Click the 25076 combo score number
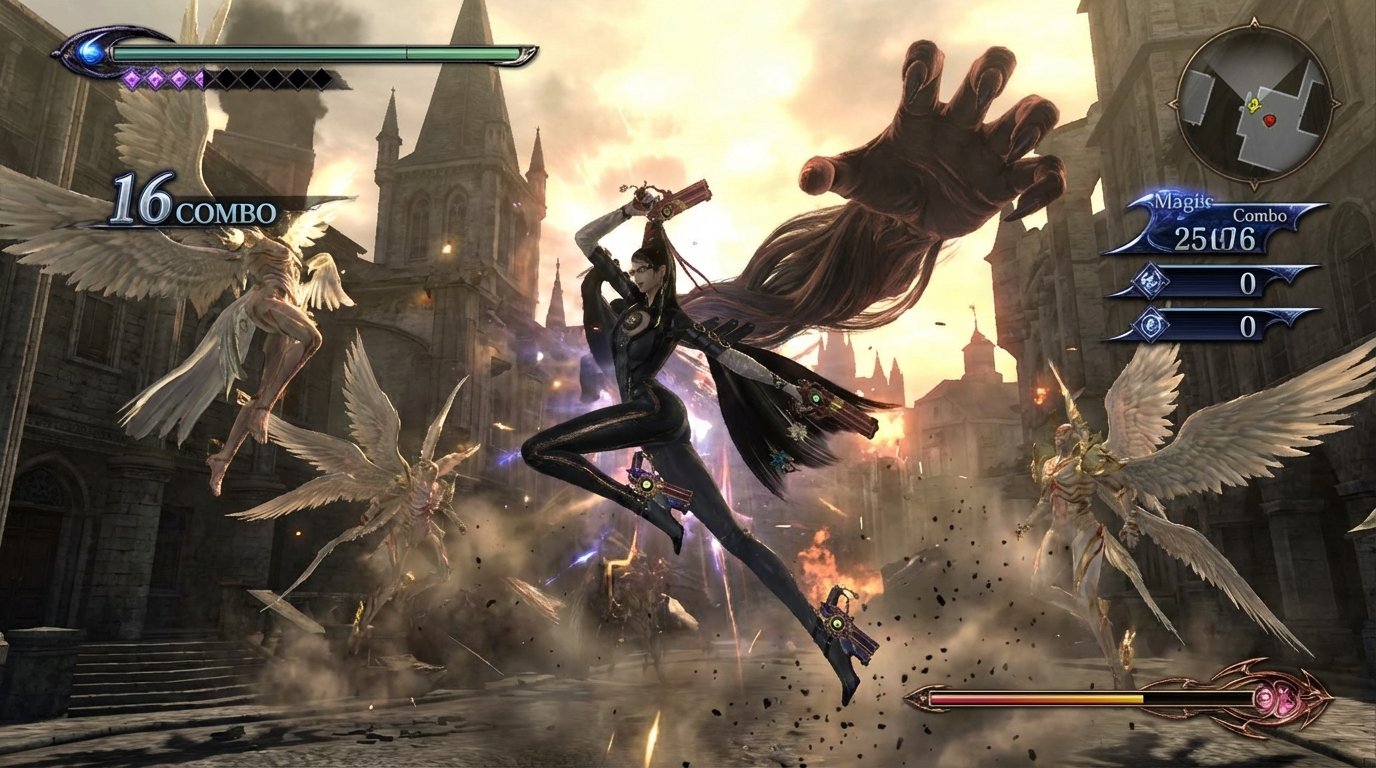 [1215, 236]
